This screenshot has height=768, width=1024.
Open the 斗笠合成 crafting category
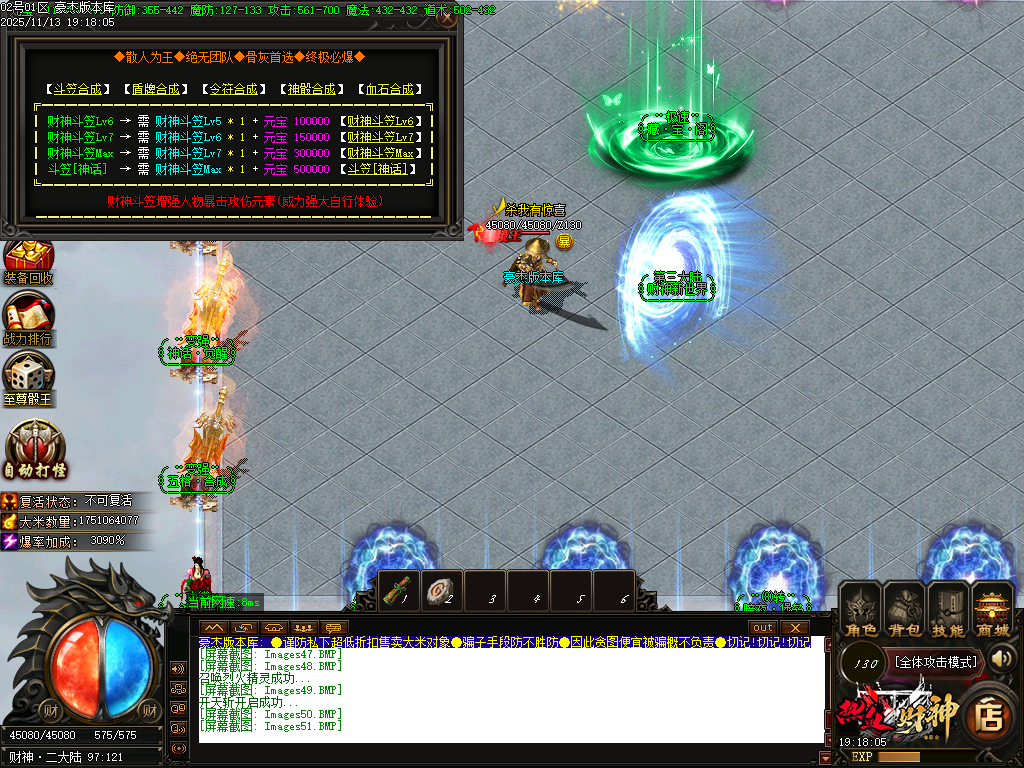tap(77, 89)
